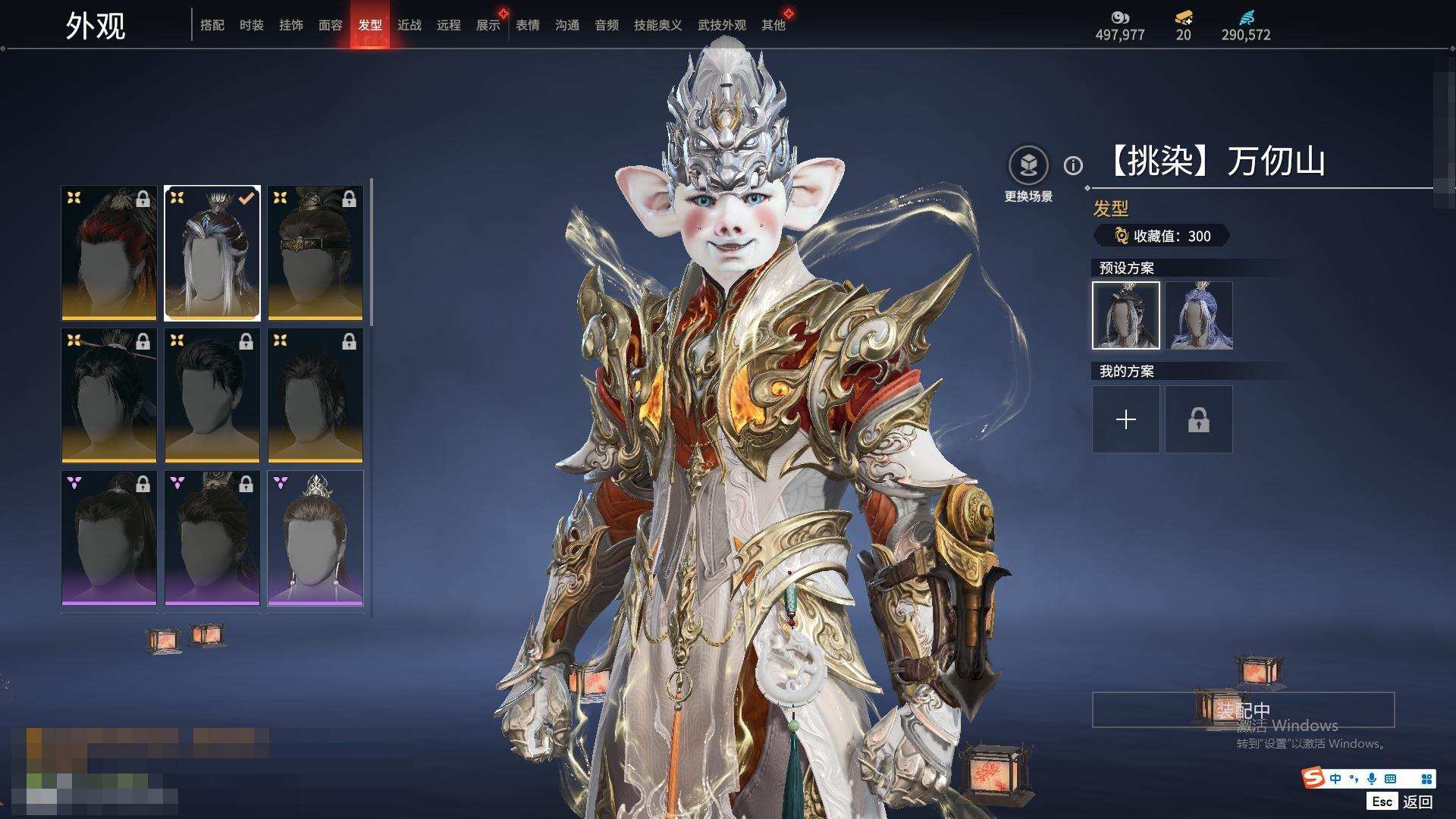The height and width of the screenshot is (819, 1456).
Task: Open the 时装 outfit tab
Action: [x=252, y=25]
